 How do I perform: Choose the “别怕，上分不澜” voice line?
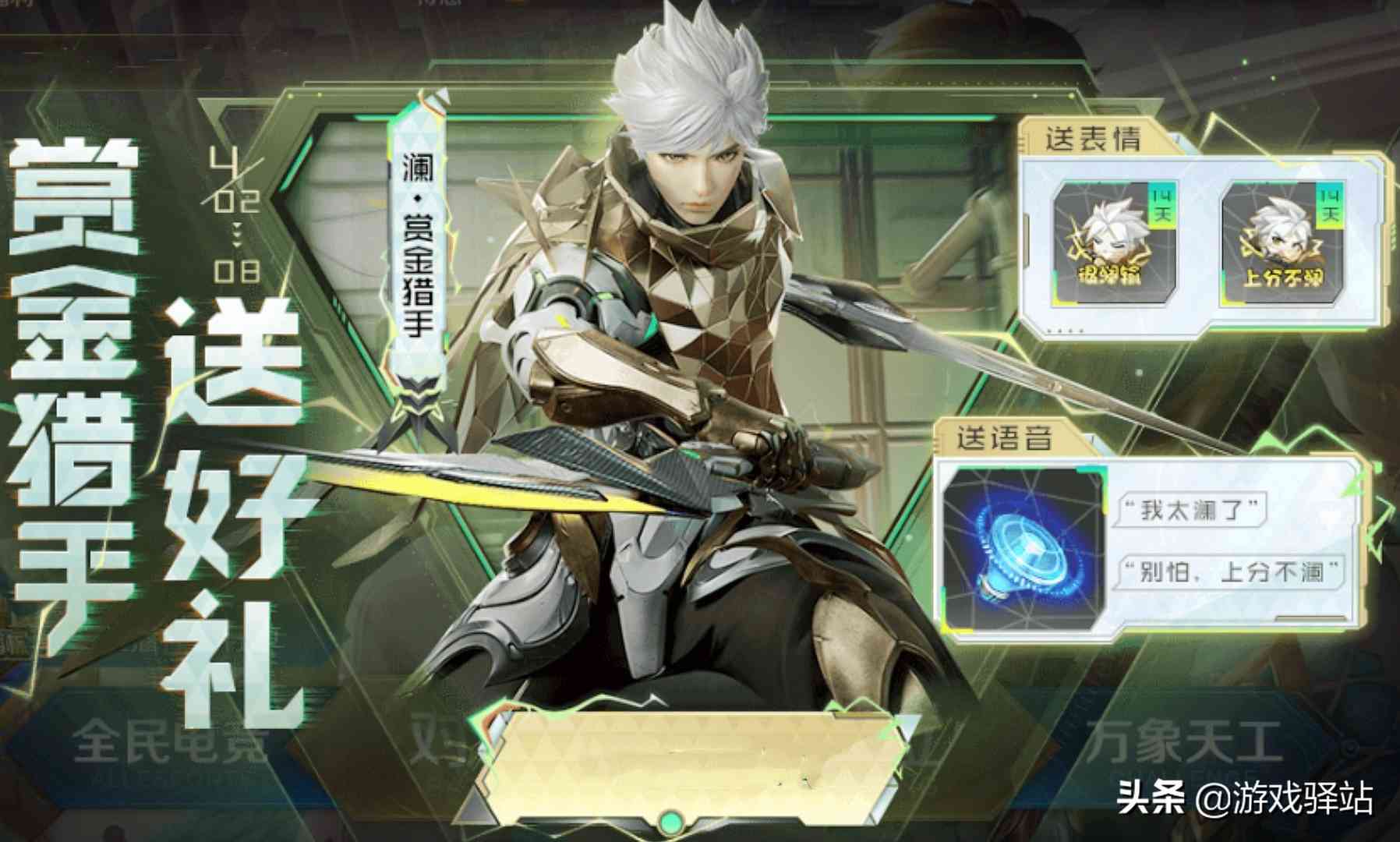(x=1232, y=573)
